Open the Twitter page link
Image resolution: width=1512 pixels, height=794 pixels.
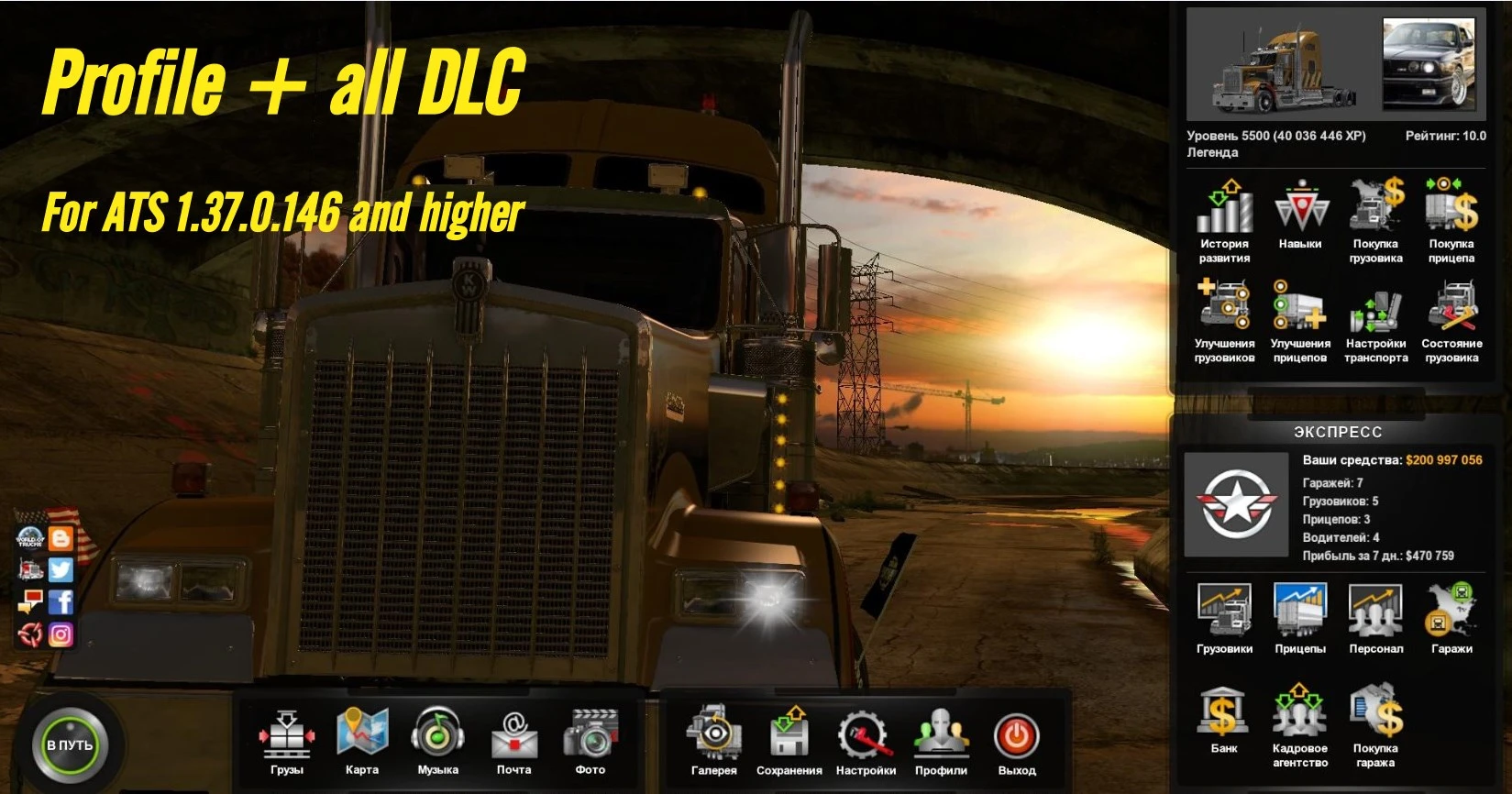[x=59, y=568]
